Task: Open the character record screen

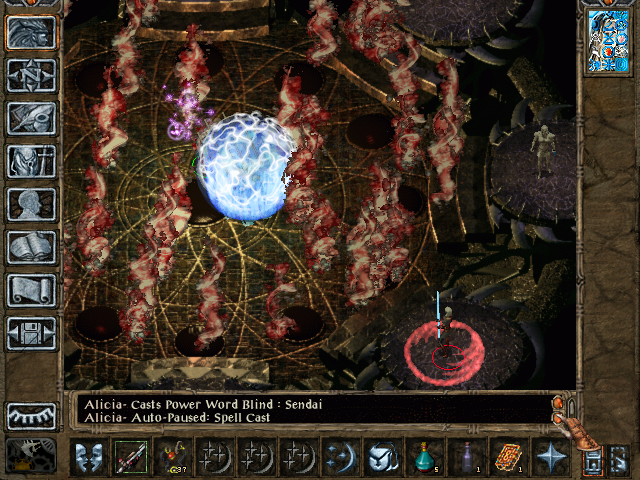Action: (x=31, y=204)
